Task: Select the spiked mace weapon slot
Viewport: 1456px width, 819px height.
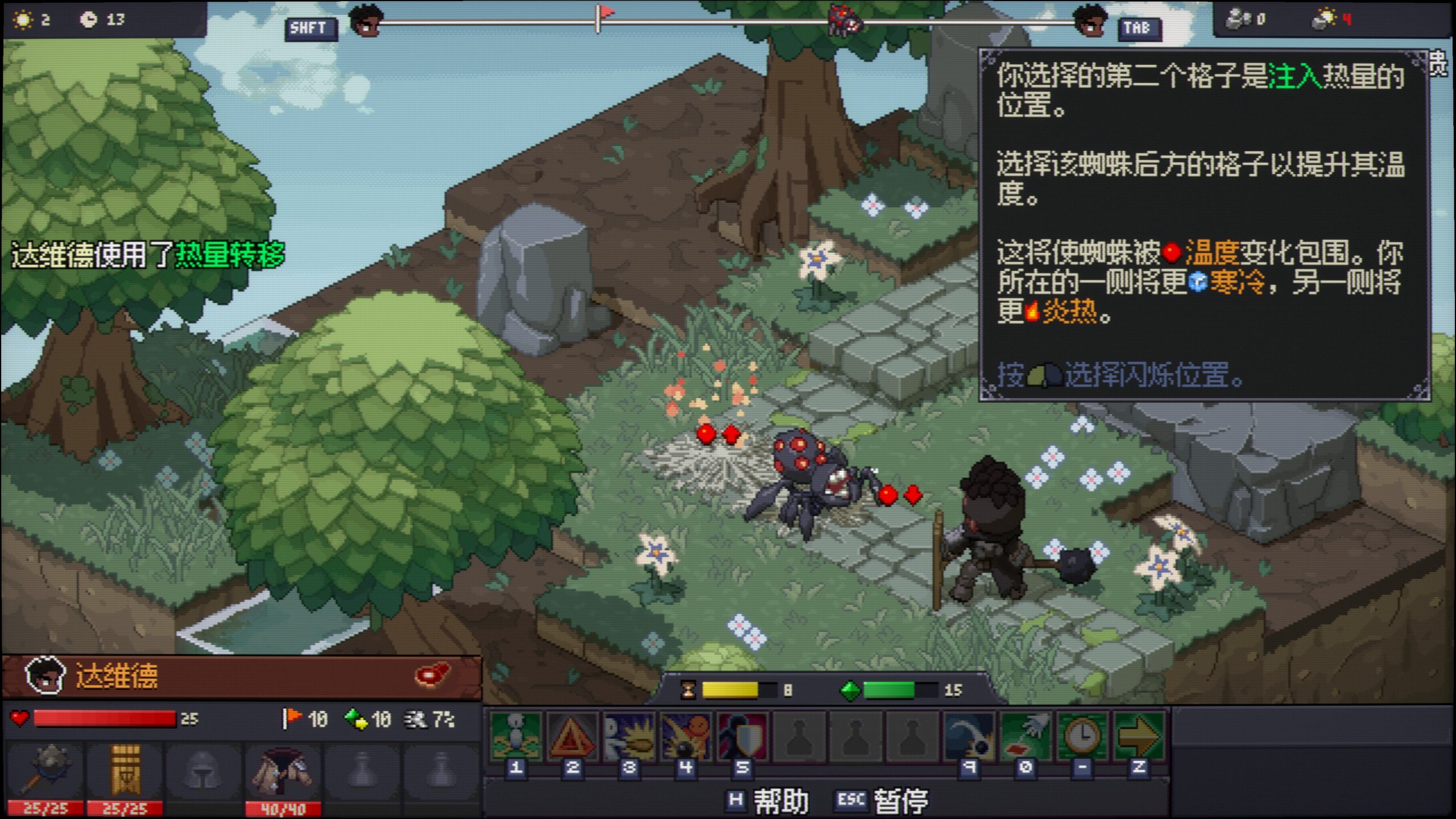Action: pos(45,771)
